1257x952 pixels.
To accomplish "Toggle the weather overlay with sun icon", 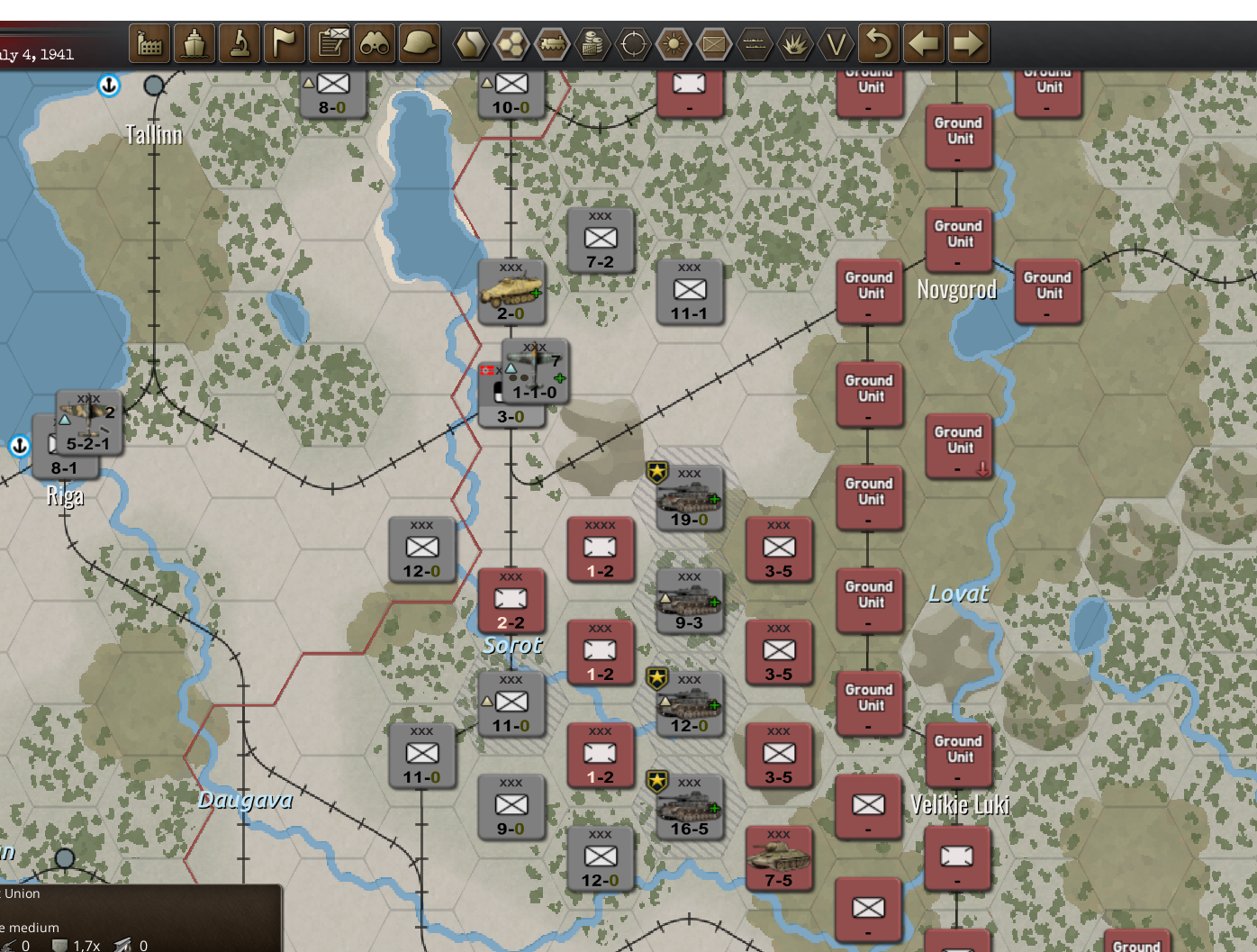I will 674,42.
